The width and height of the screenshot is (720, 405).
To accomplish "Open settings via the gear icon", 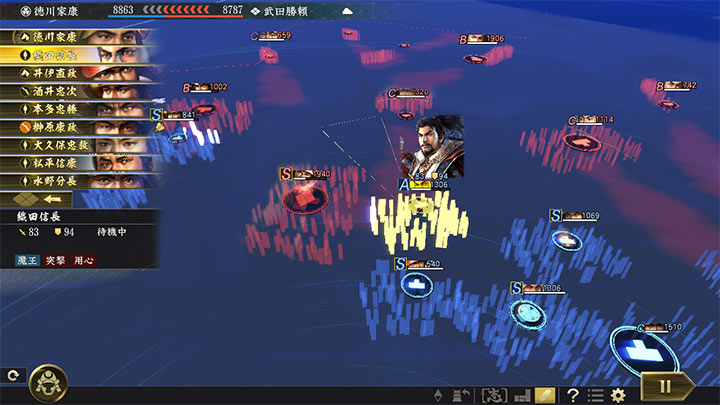I will pos(618,395).
